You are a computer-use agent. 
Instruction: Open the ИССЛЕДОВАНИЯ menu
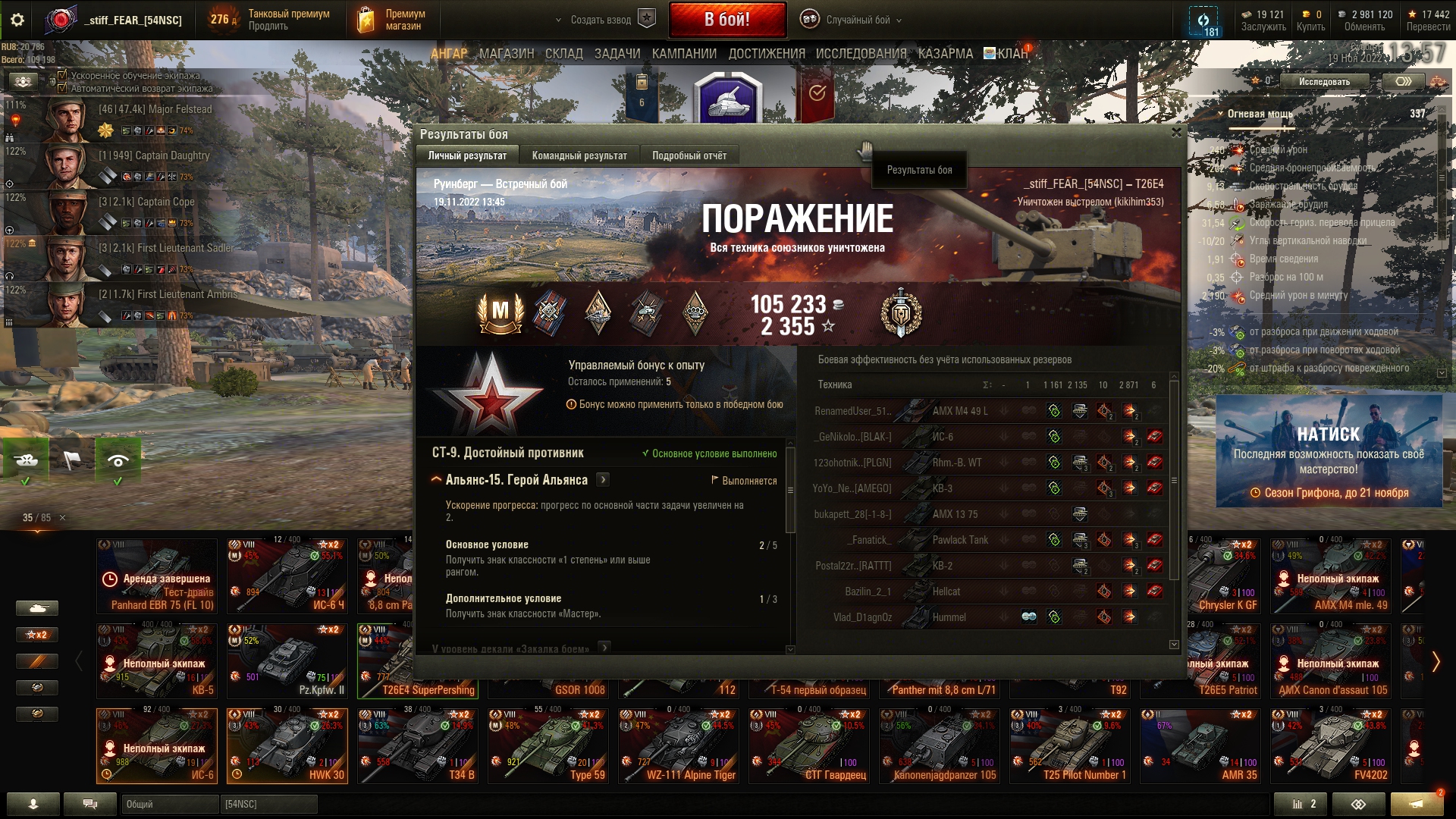coord(861,54)
